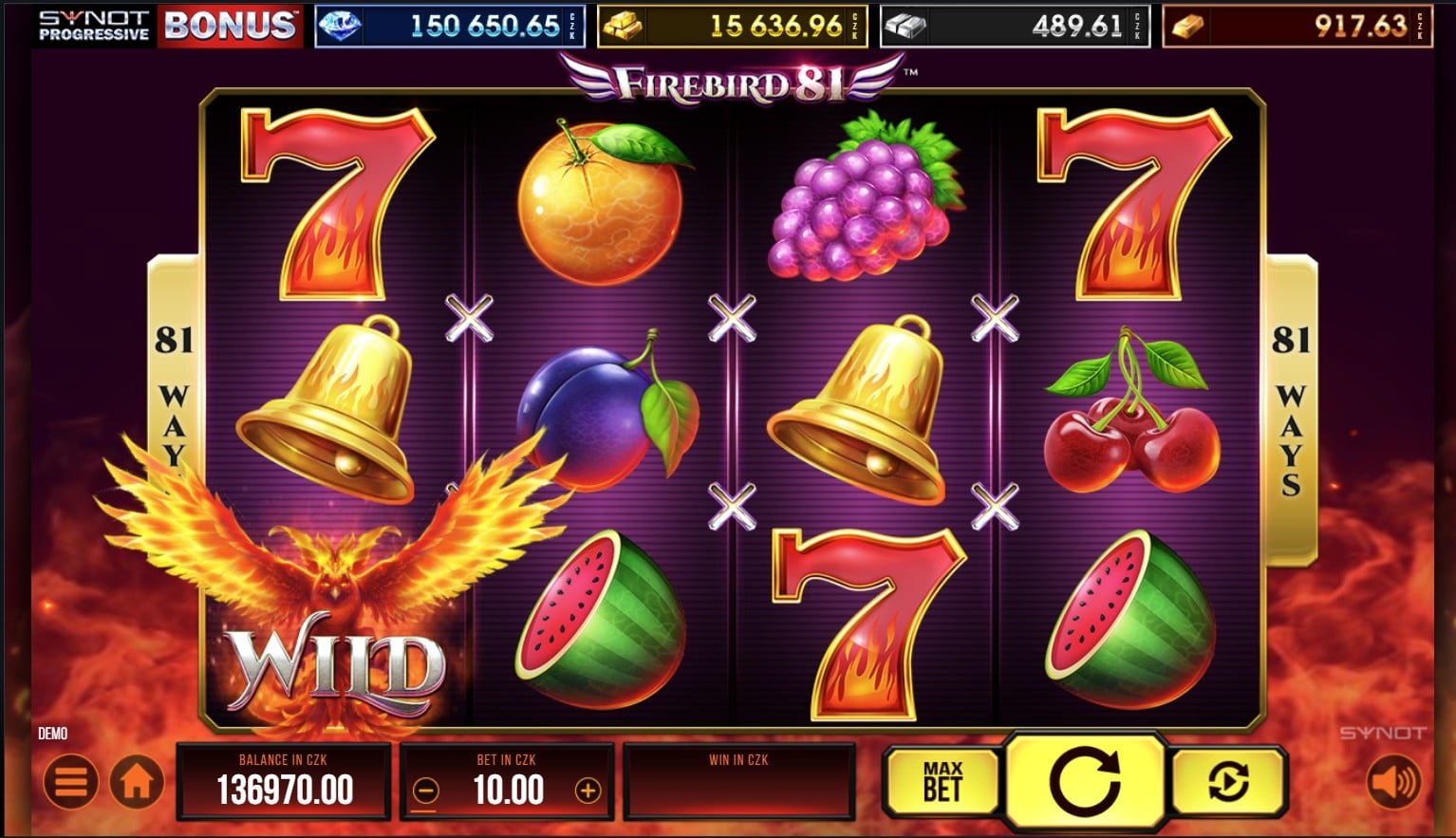
Task: Set the wager with MAX BET
Action: 942,782
